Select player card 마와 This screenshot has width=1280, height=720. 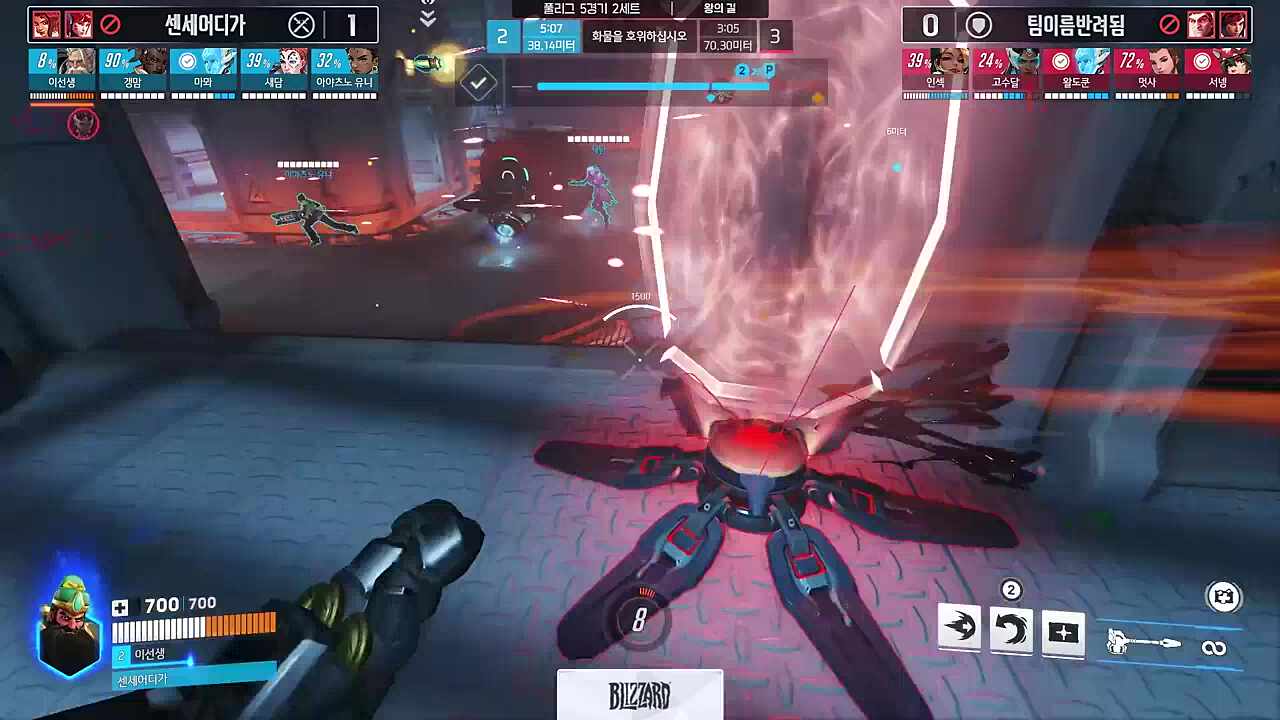[x=204, y=70]
